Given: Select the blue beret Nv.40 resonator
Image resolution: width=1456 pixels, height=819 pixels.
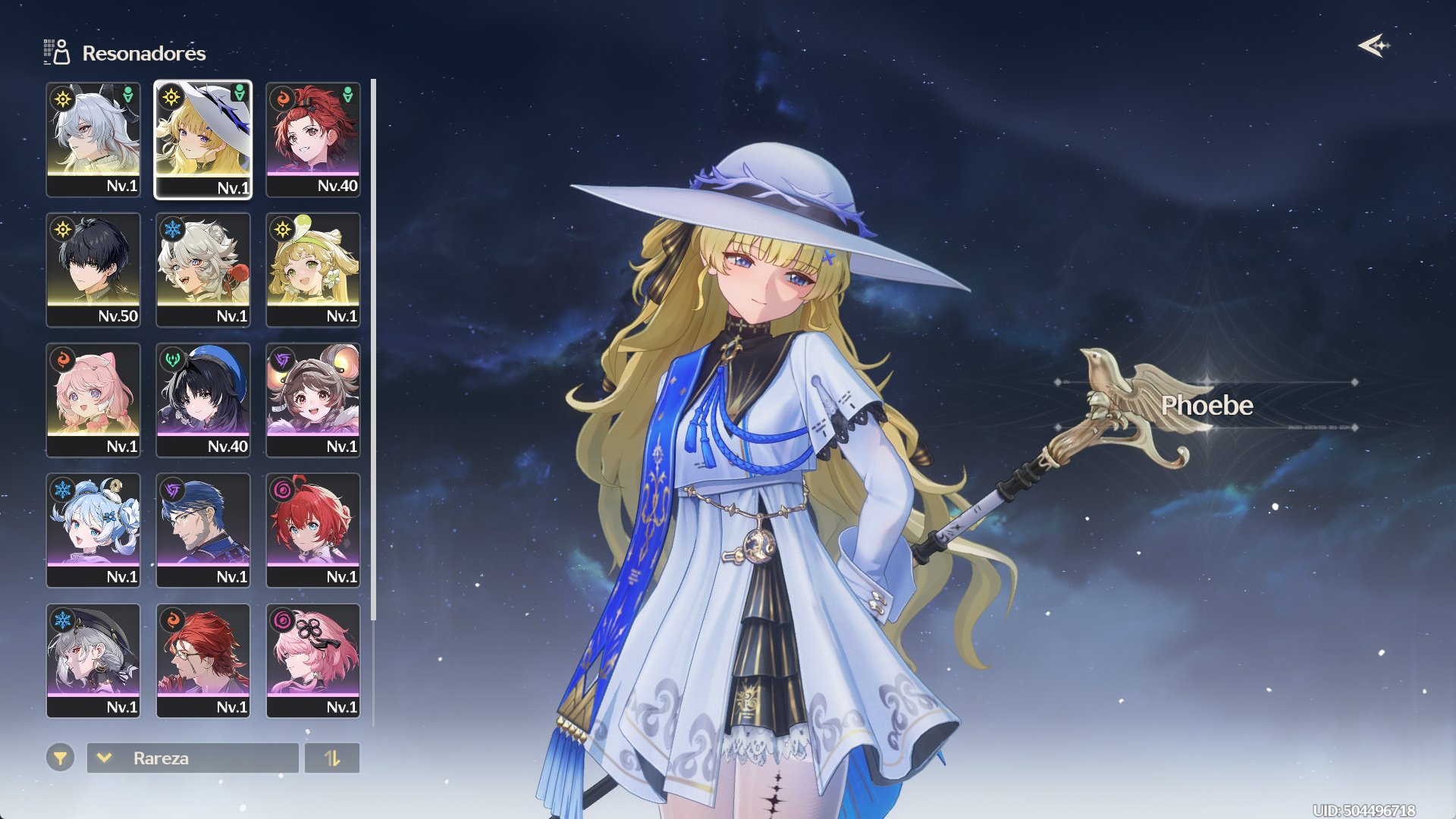Looking at the screenshot, I should click(x=203, y=400).
